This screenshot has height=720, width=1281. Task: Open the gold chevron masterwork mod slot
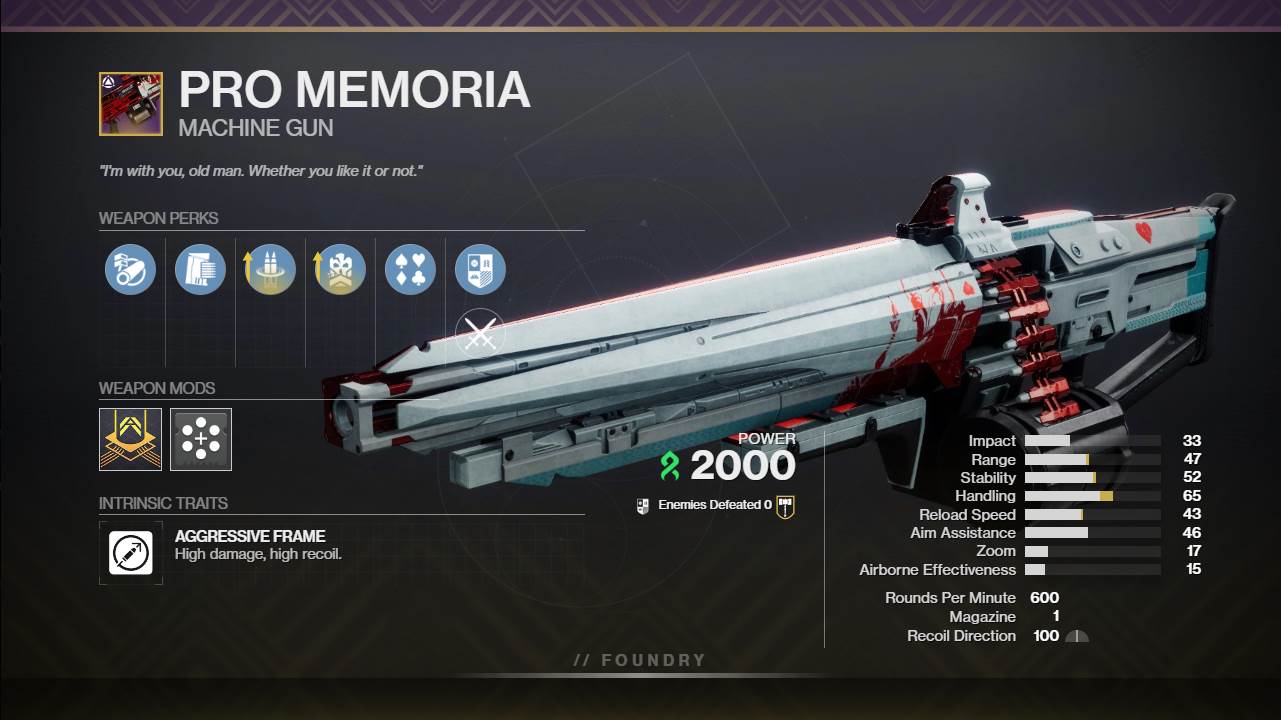[x=130, y=439]
